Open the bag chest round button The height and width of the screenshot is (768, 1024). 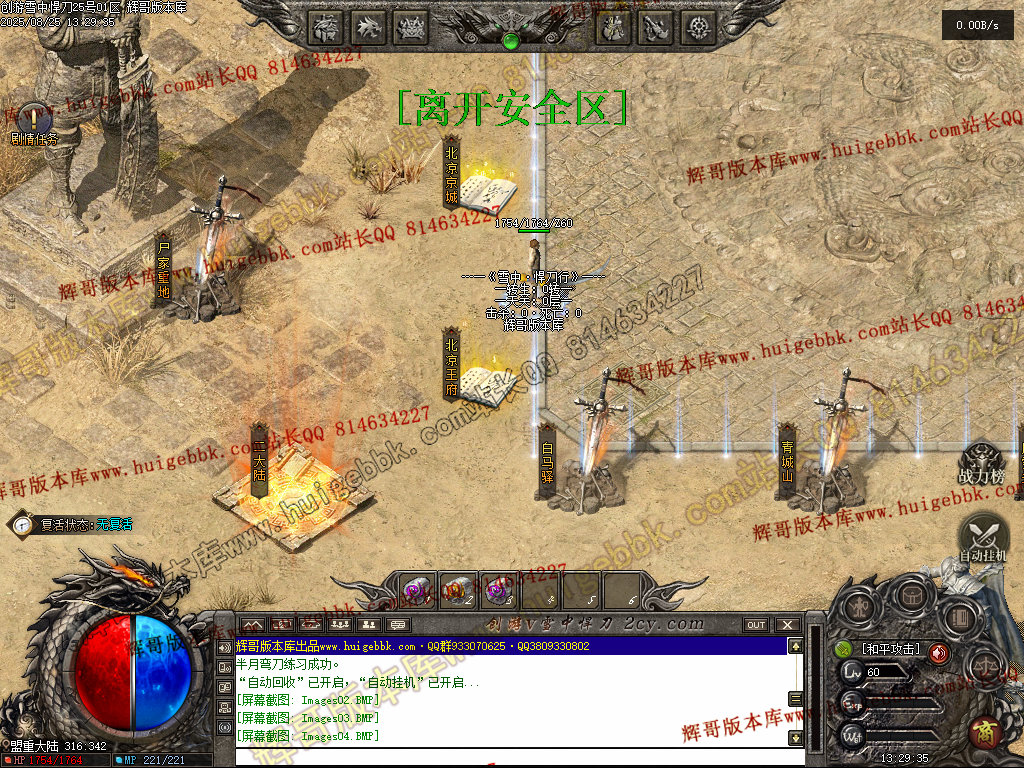point(911,596)
